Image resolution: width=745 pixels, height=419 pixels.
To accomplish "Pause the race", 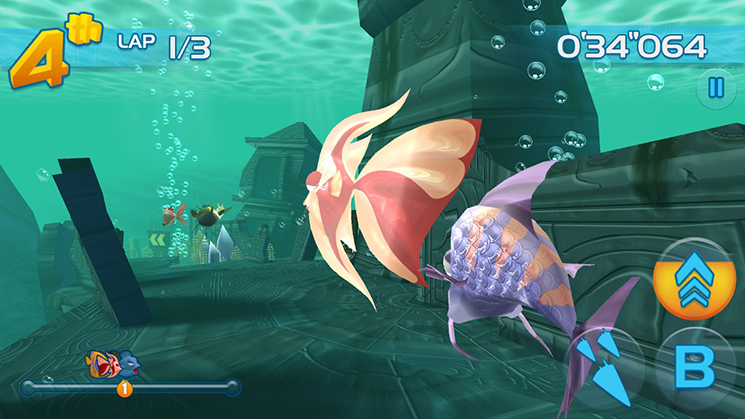I will (x=715, y=88).
